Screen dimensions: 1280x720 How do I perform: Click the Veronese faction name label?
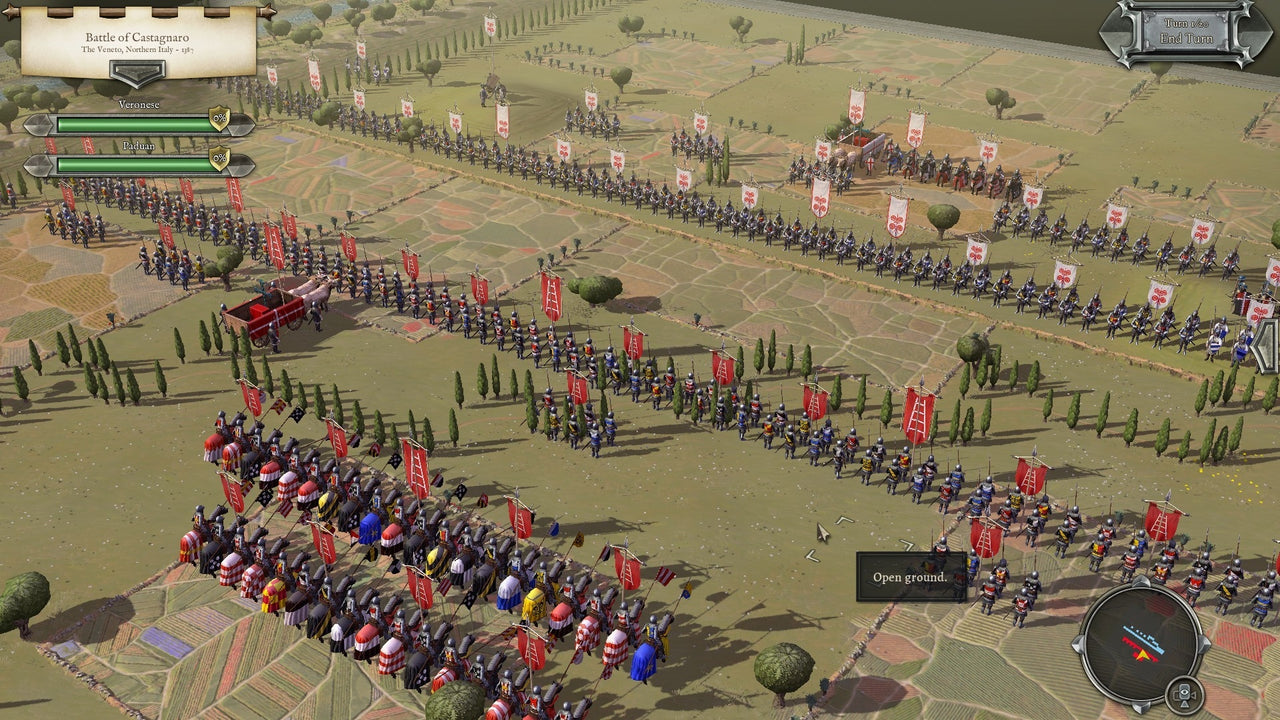(139, 104)
